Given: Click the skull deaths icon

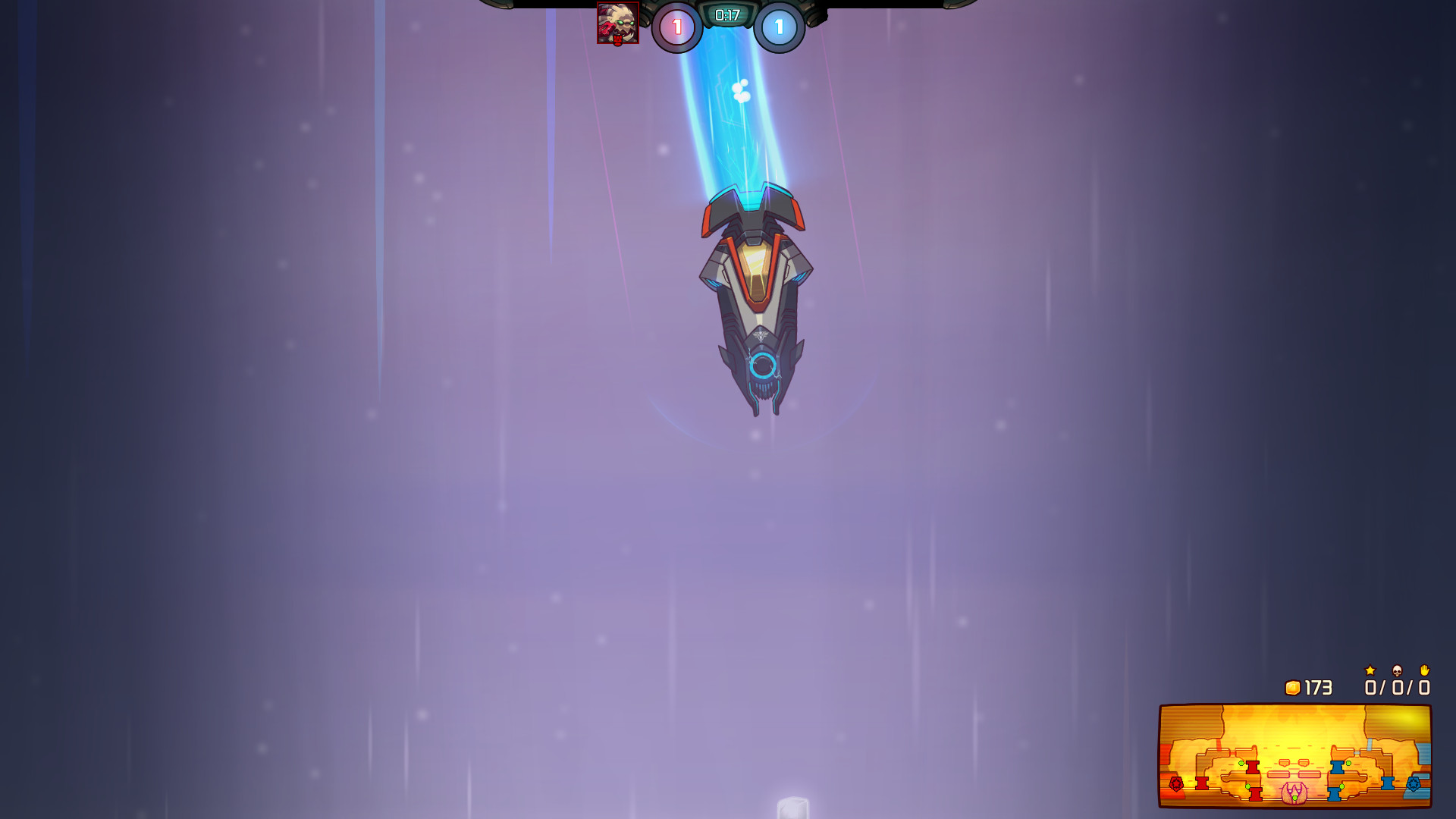Looking at the screenshot, I should click(x=1397, y=671).
